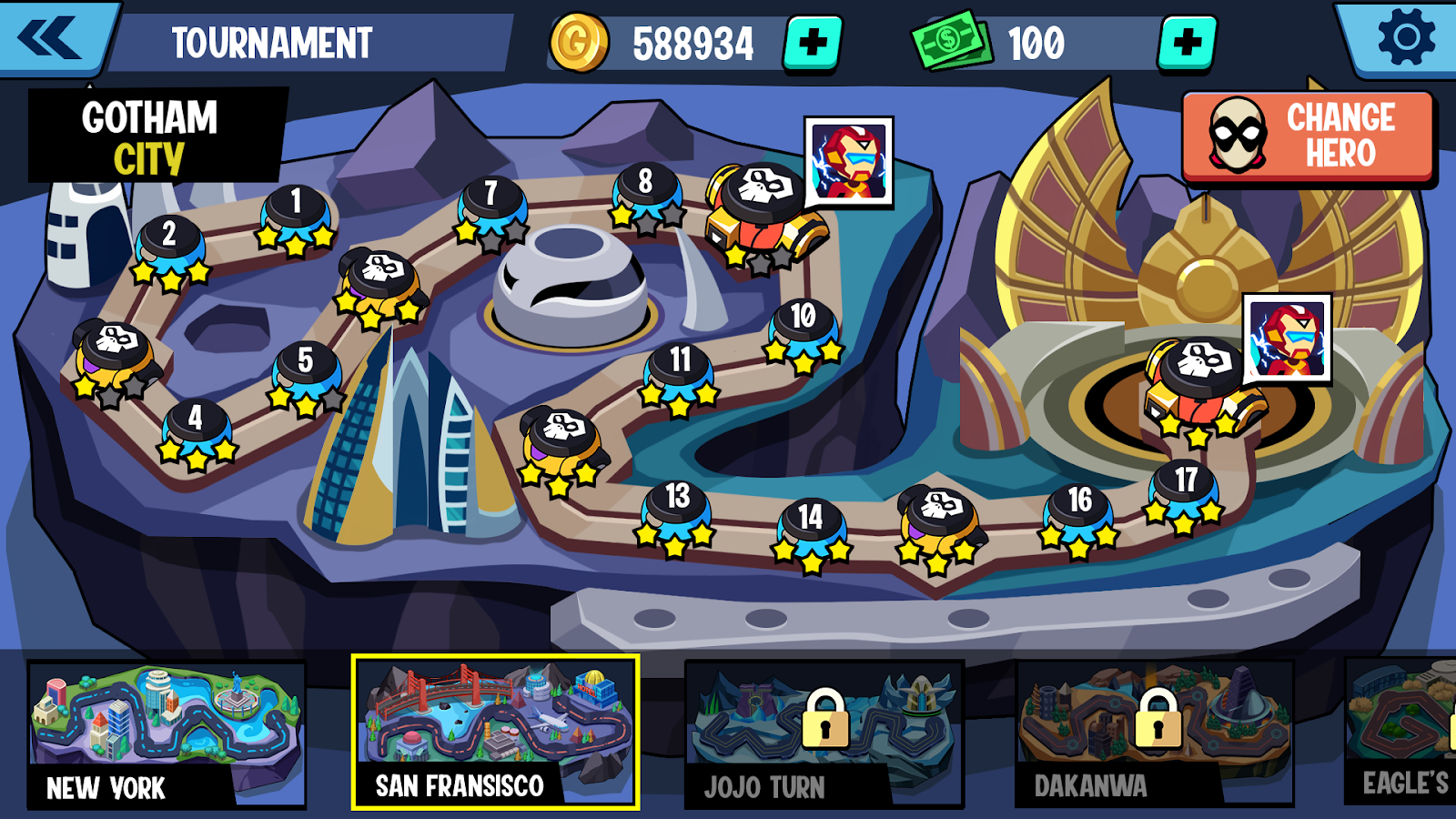1456x819 pixels.
Task: Choose the San Fransisco map thumbnail
Action: pyautogui.click(x=495, y=733)
